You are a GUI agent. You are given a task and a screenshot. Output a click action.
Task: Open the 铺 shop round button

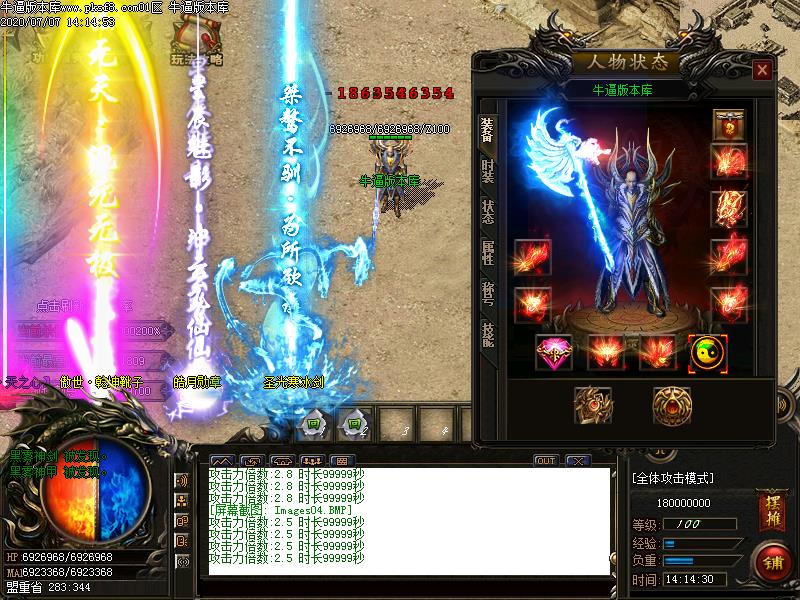coord(771,559)
